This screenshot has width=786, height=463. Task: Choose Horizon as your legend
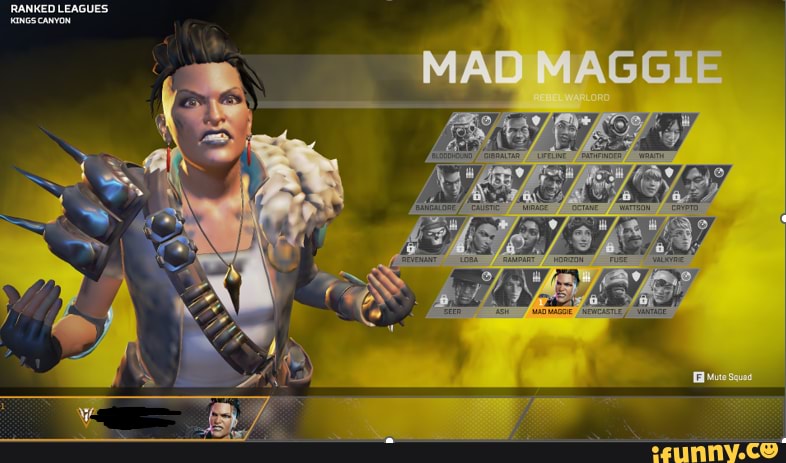(x=582, y=240)
